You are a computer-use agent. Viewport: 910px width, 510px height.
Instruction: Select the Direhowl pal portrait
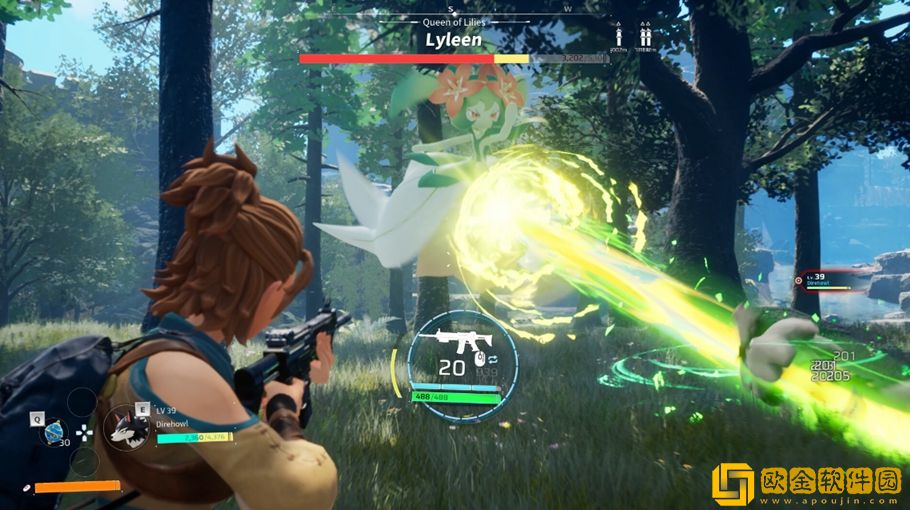[127, 427]
